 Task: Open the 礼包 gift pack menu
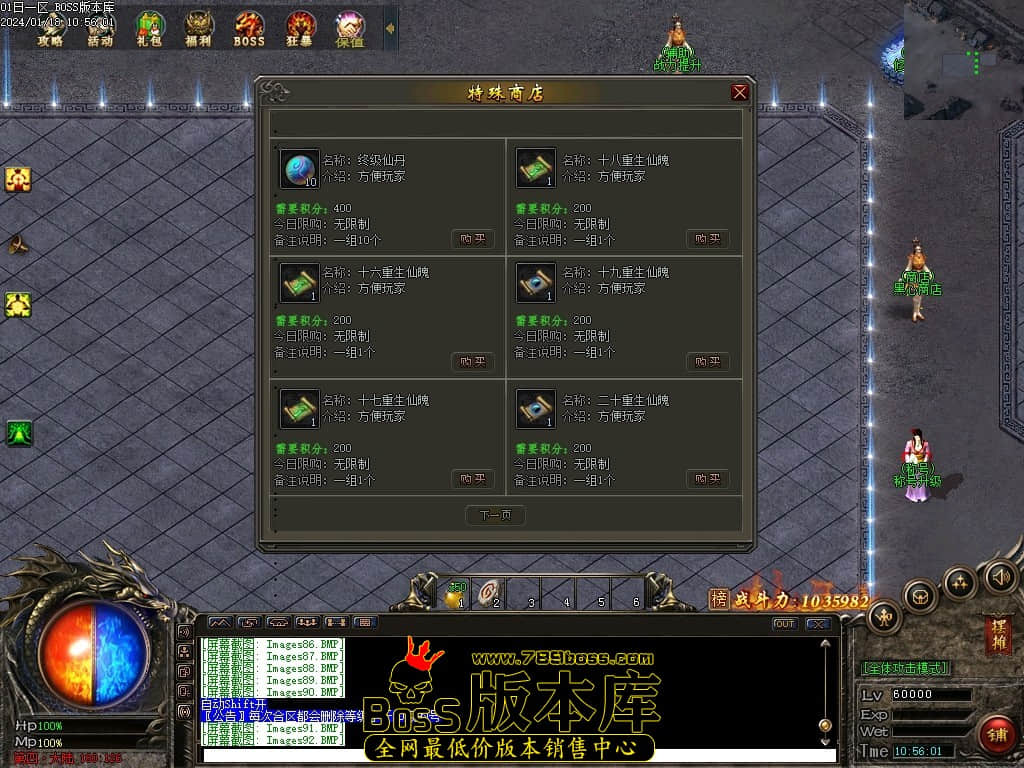click(150, 29)
